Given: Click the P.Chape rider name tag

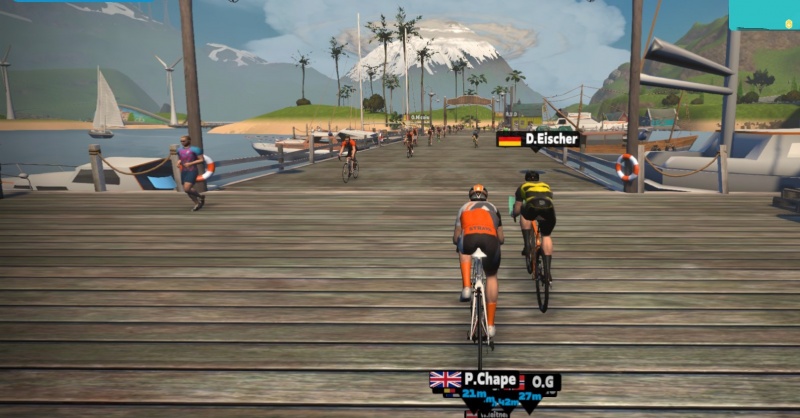Looking at the screenshot, I should (474, 380).
